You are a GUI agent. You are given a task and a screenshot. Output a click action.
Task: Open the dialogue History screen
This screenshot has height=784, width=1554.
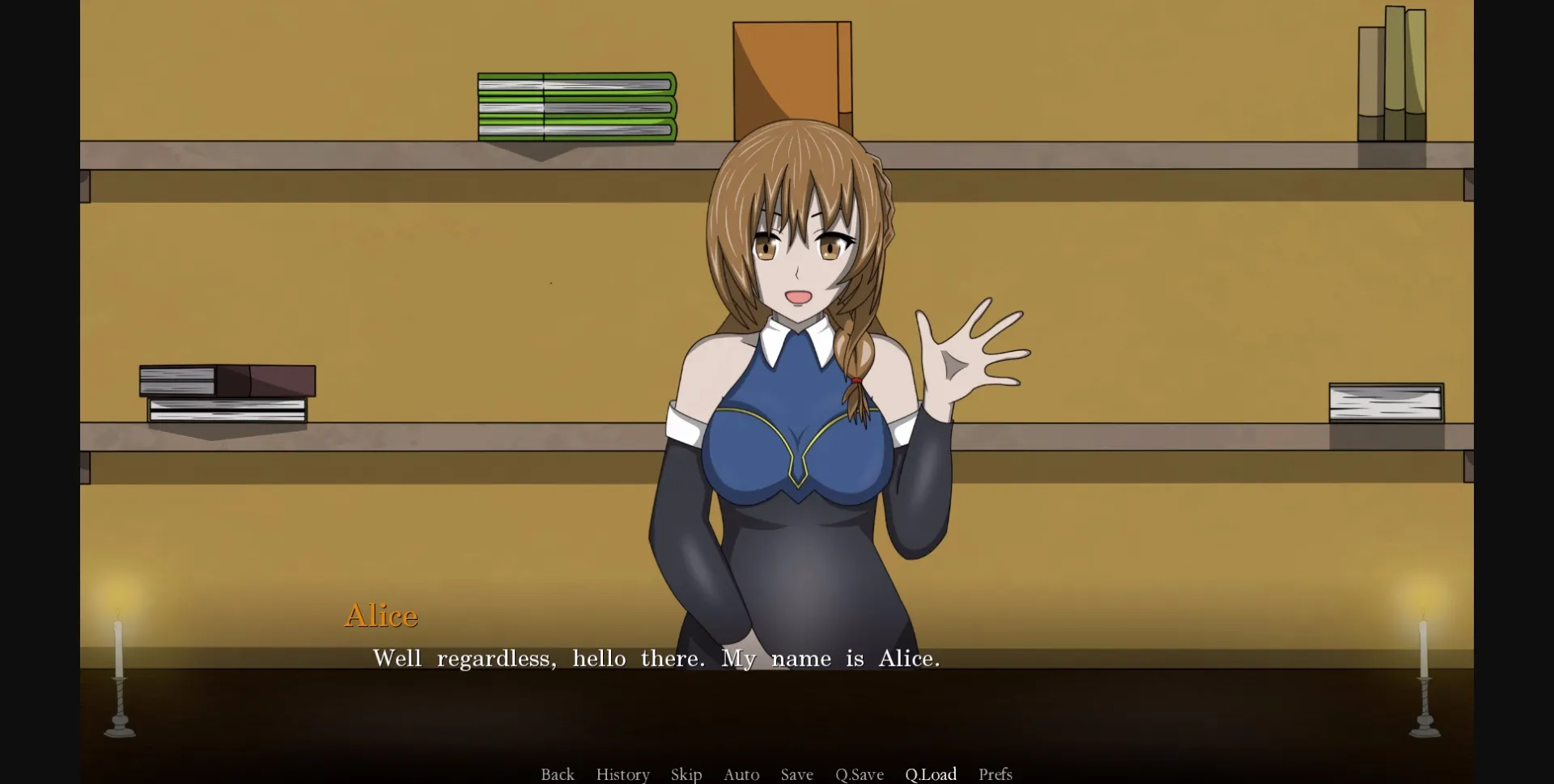tap(622, 774)
